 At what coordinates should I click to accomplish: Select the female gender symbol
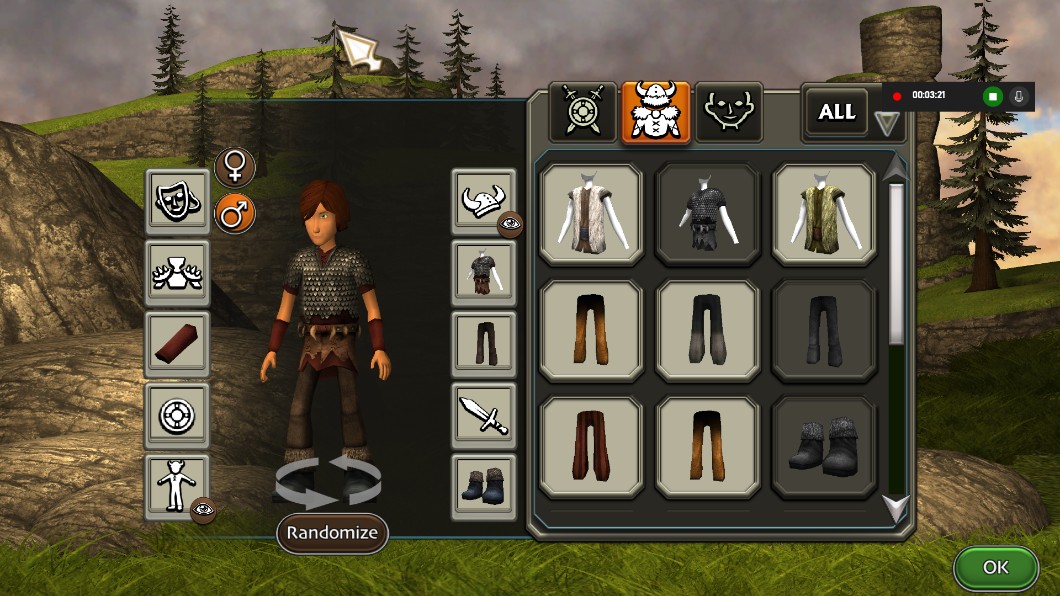point(235,168)
